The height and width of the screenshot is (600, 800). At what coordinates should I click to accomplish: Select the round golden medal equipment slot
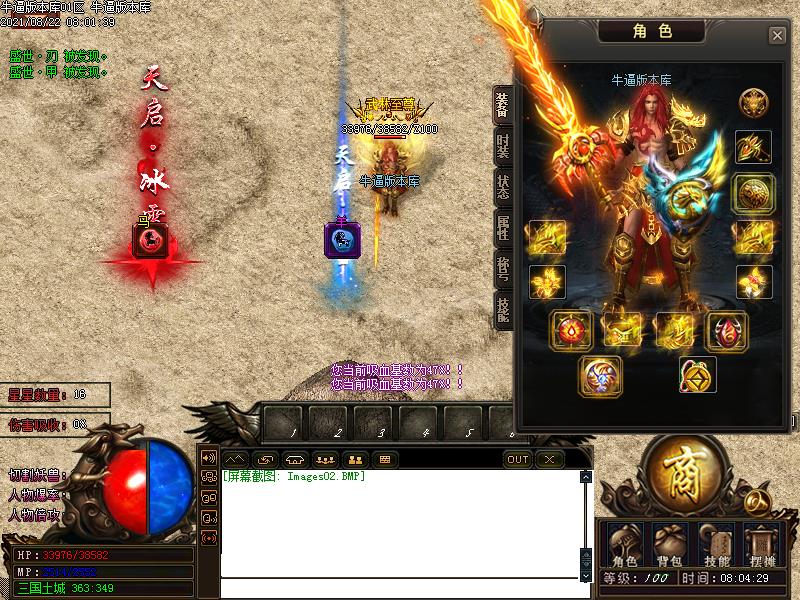(753, 193)
